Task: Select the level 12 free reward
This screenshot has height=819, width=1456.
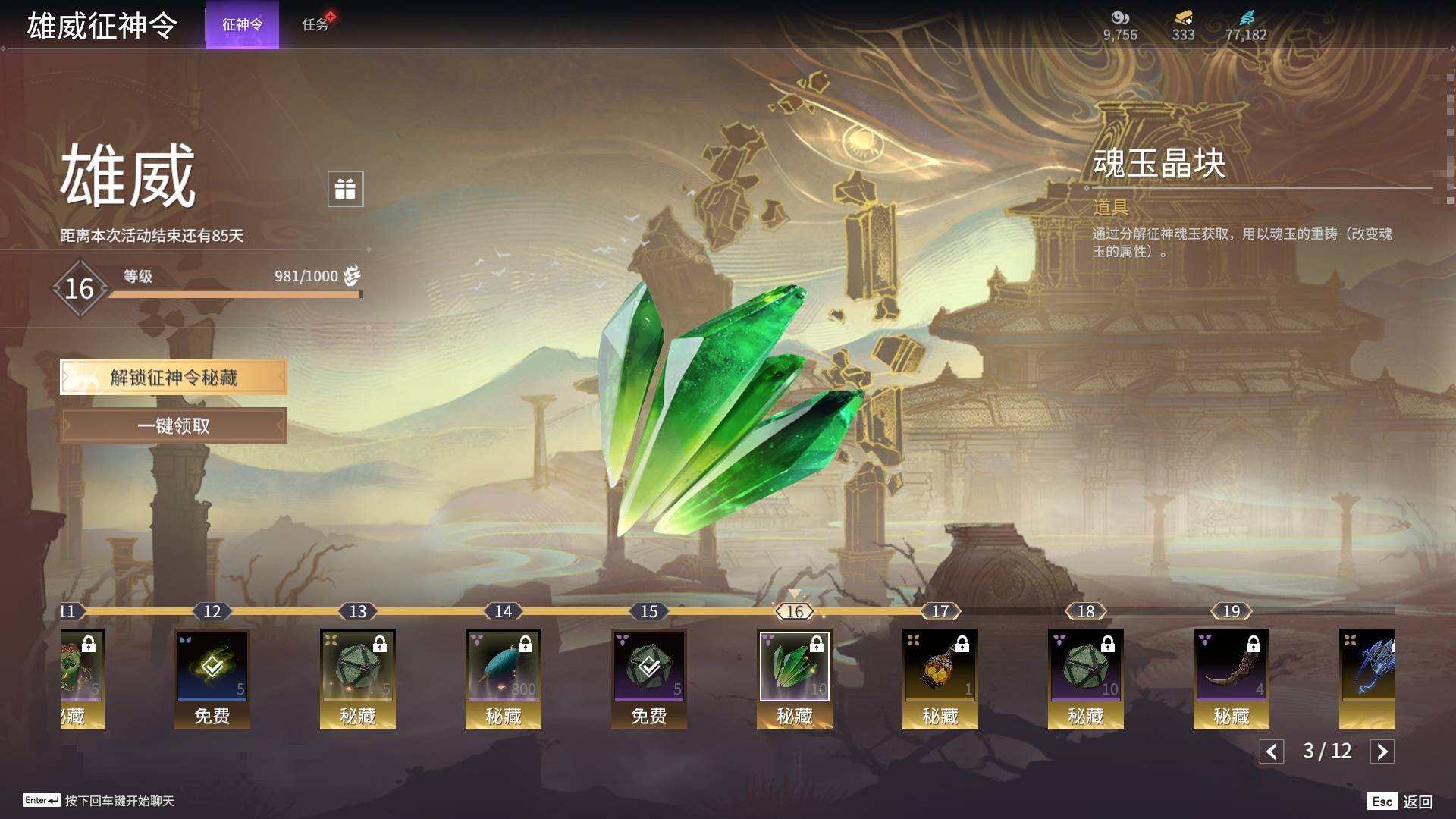Action: pos(212,667)
